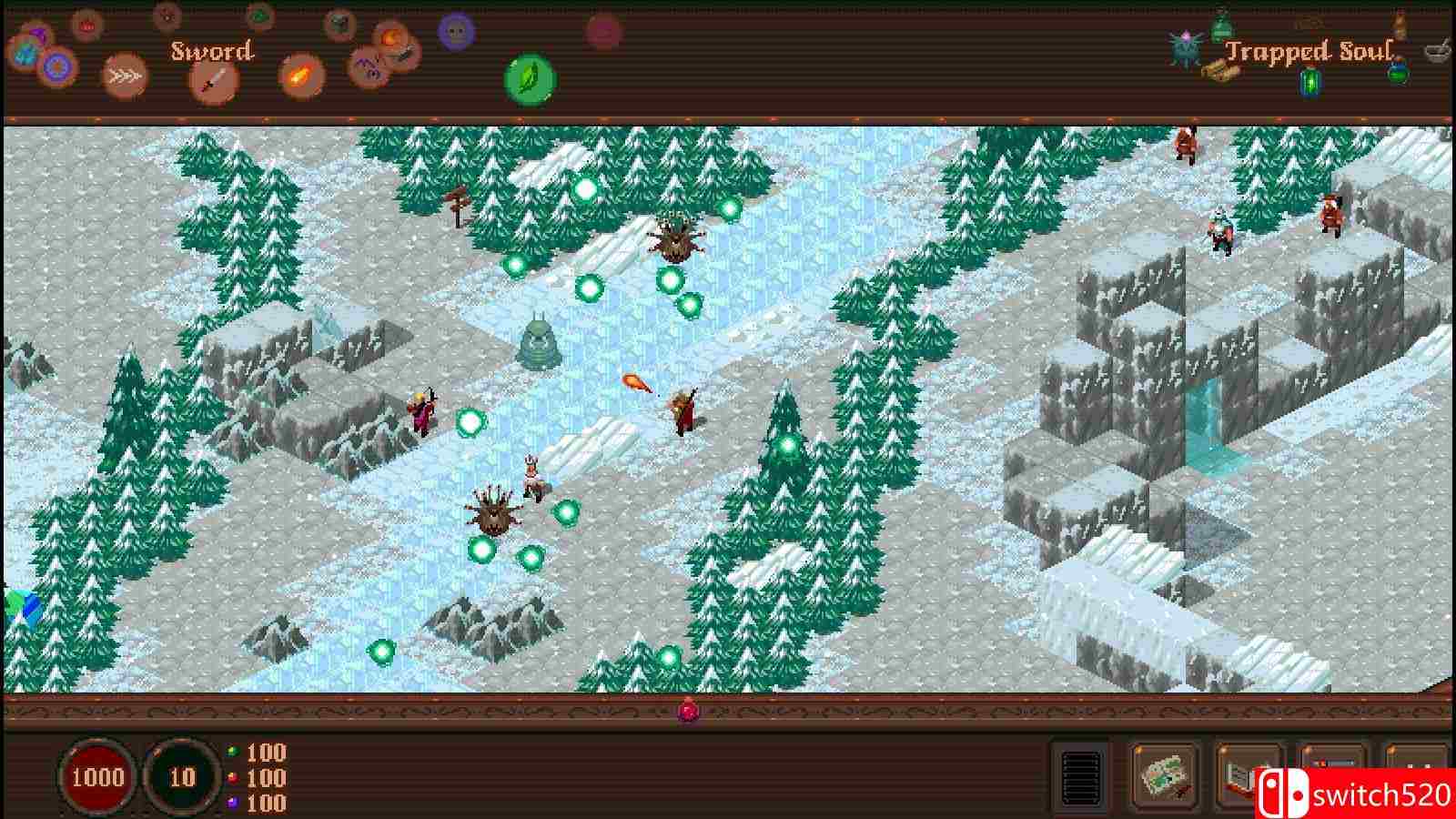Viewport: 1456px width, 819px height.
Task: Click the gold counter showing 1000
Action: [100, 778]
